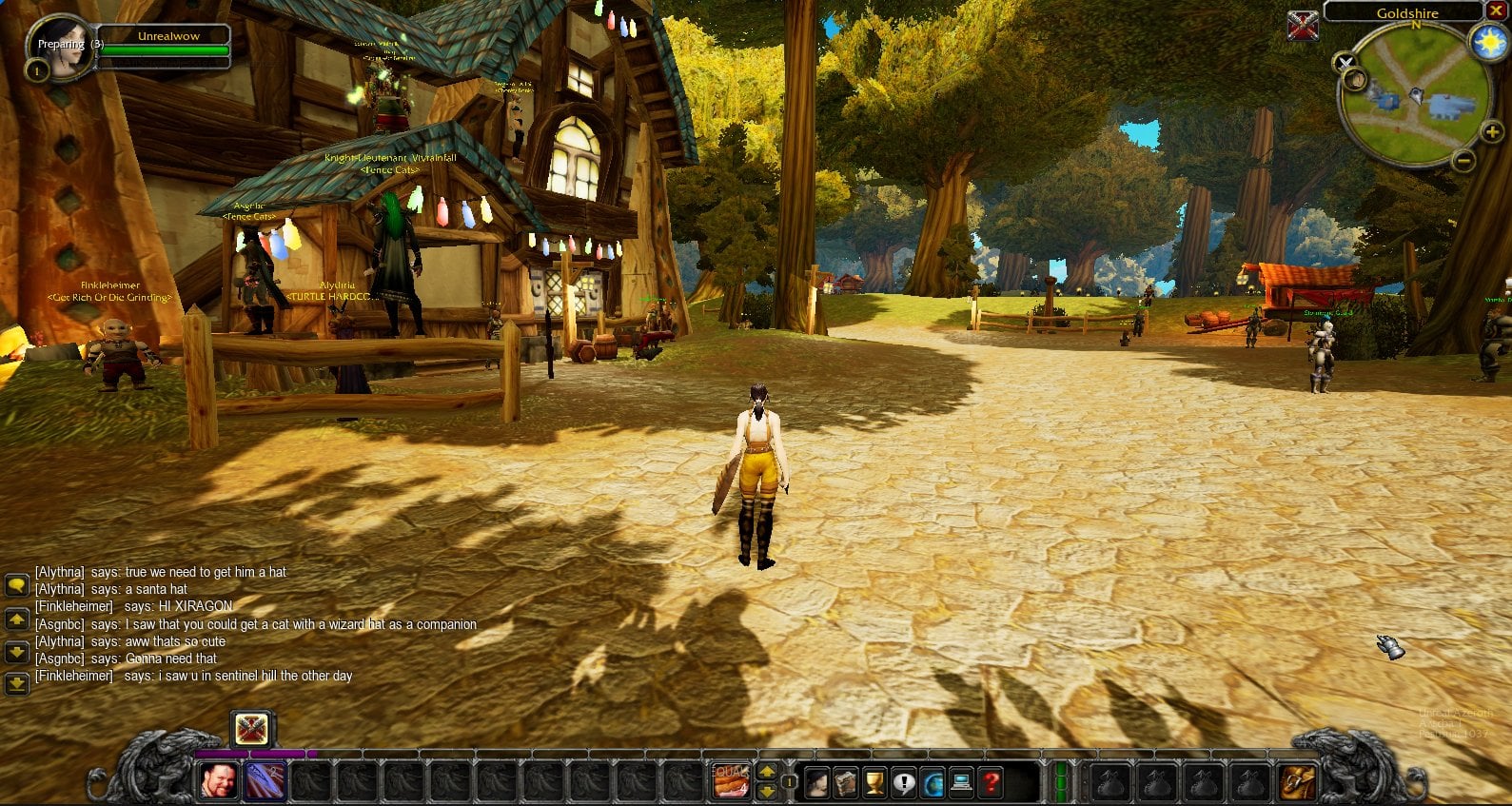Image resolution: width=1512 pixels, height=806 pixels.
Task: Open the Spellbook
Action: [x=847, y=782]
